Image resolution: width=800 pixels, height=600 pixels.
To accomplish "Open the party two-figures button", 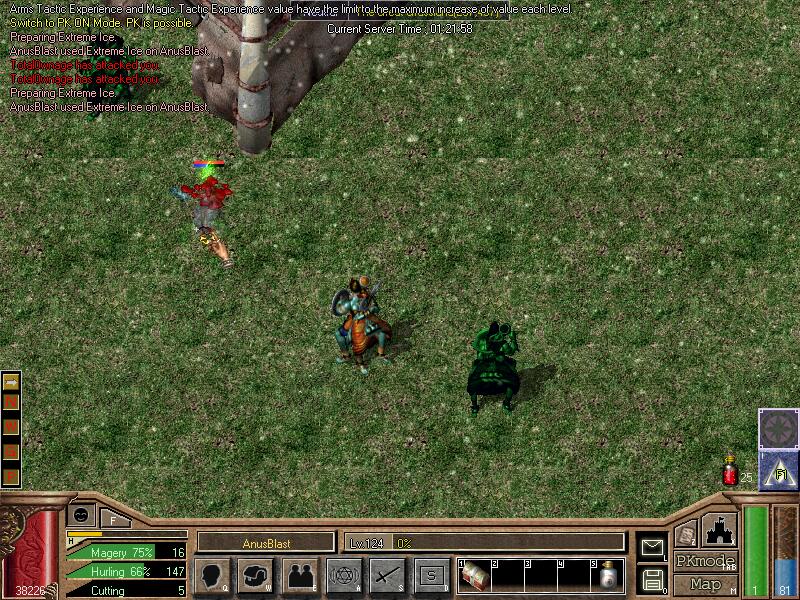I will pos(301,576).
